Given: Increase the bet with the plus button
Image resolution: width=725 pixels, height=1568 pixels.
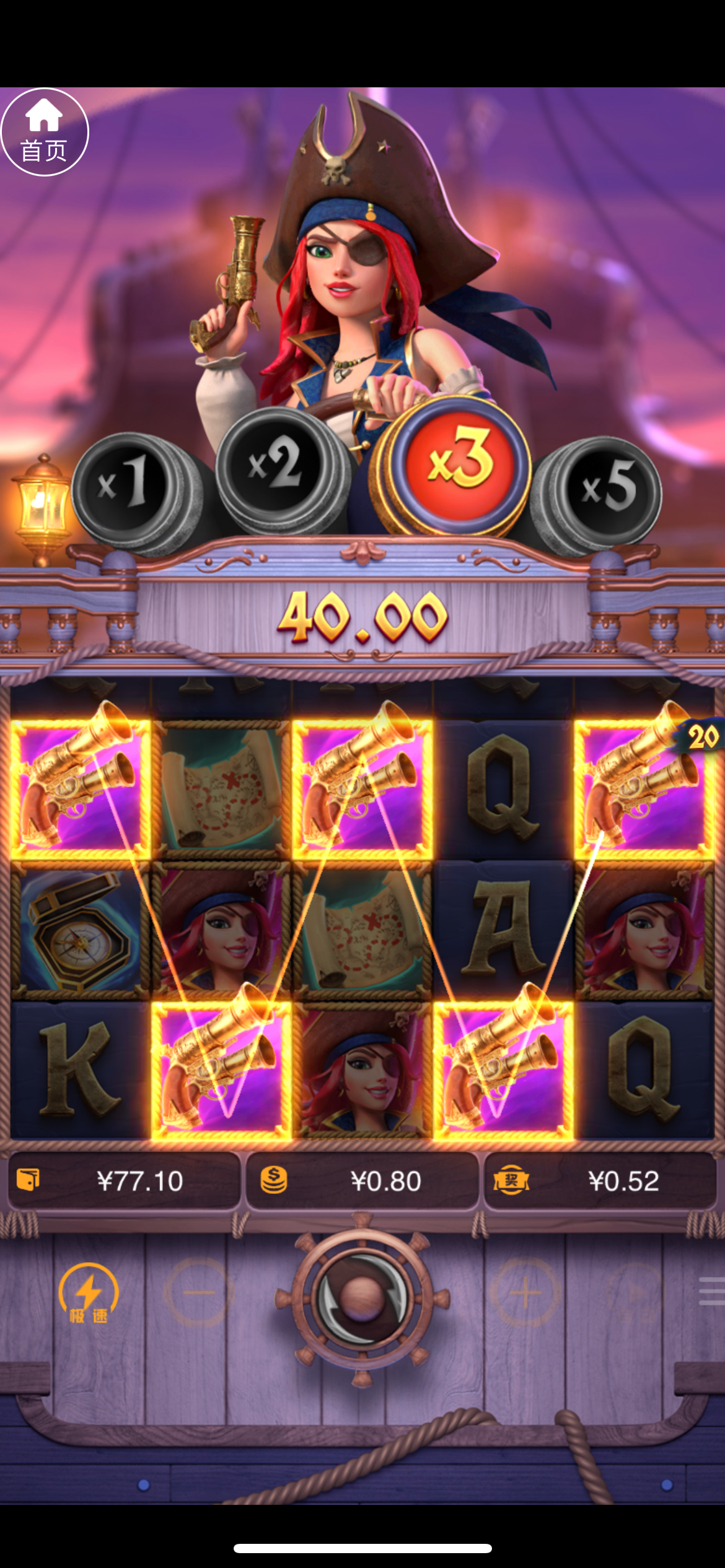Looking at the screenshot, I should pyautogui.click(x=525, y=1292).
